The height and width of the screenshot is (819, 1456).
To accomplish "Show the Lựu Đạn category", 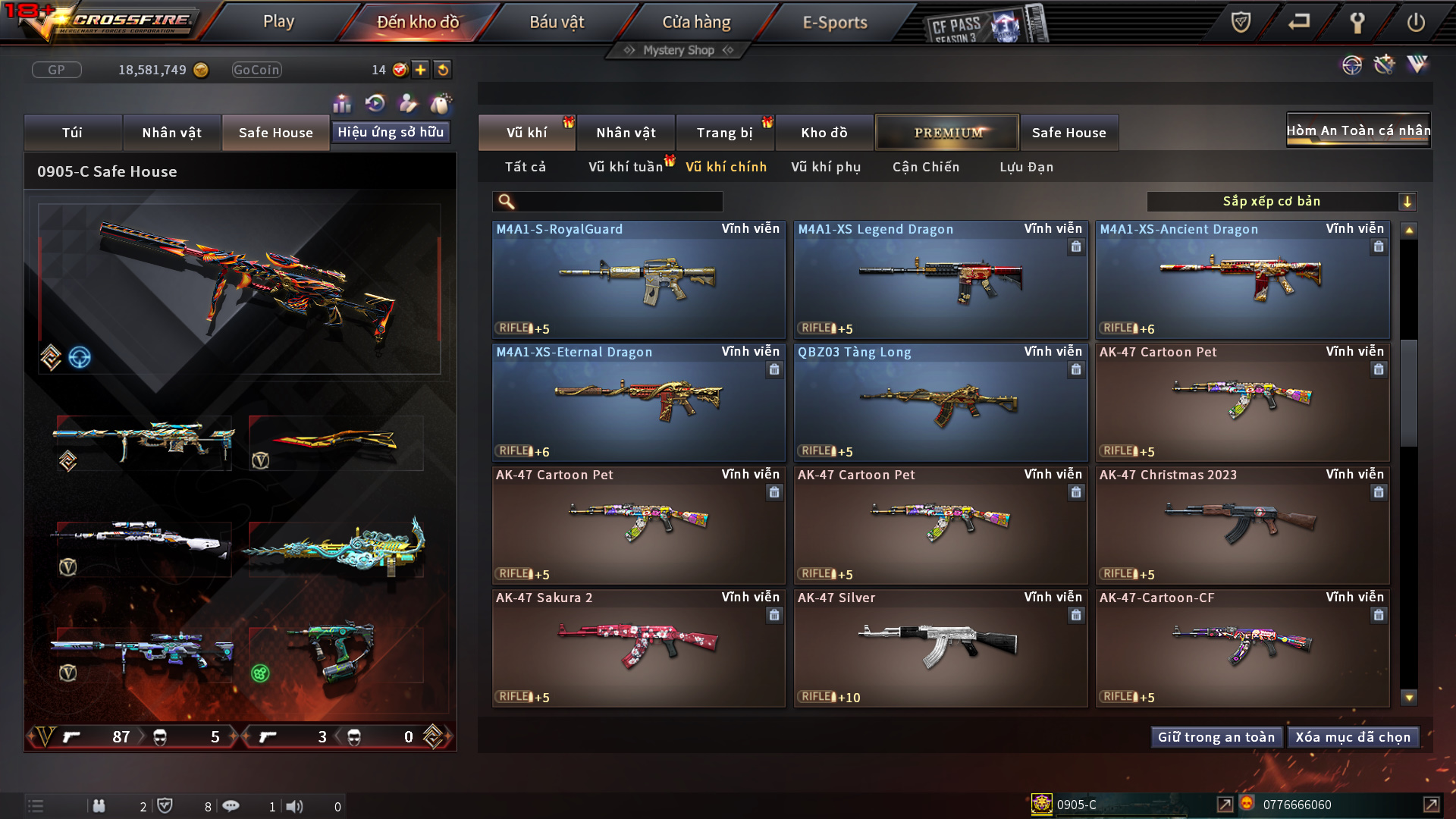I will (1026, 167).
